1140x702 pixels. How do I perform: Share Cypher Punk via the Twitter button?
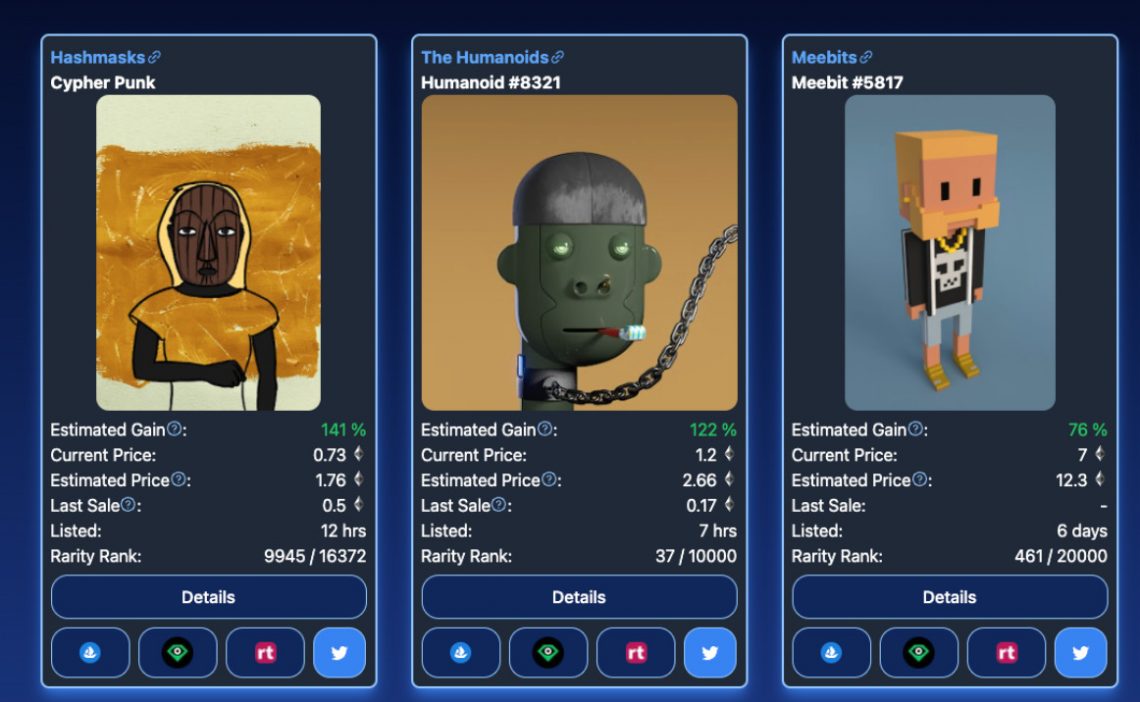pos(339,653)
